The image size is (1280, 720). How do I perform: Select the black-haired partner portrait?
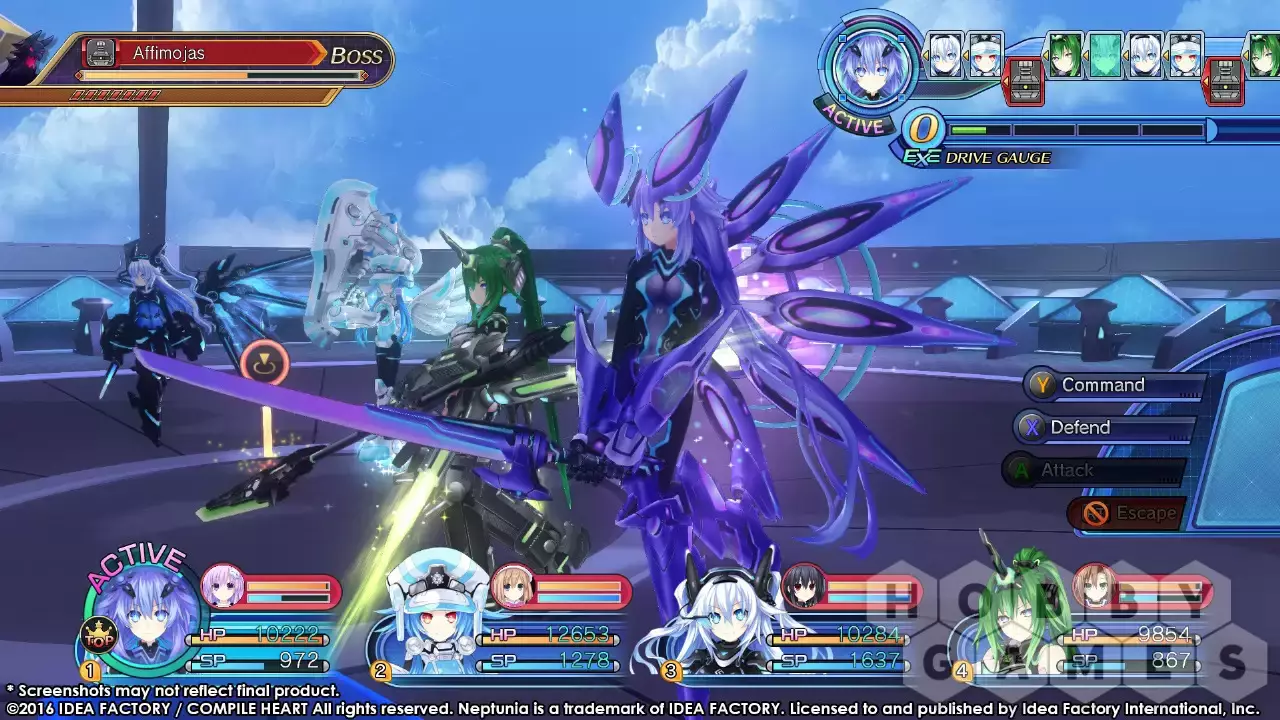(x=803, y=587)
